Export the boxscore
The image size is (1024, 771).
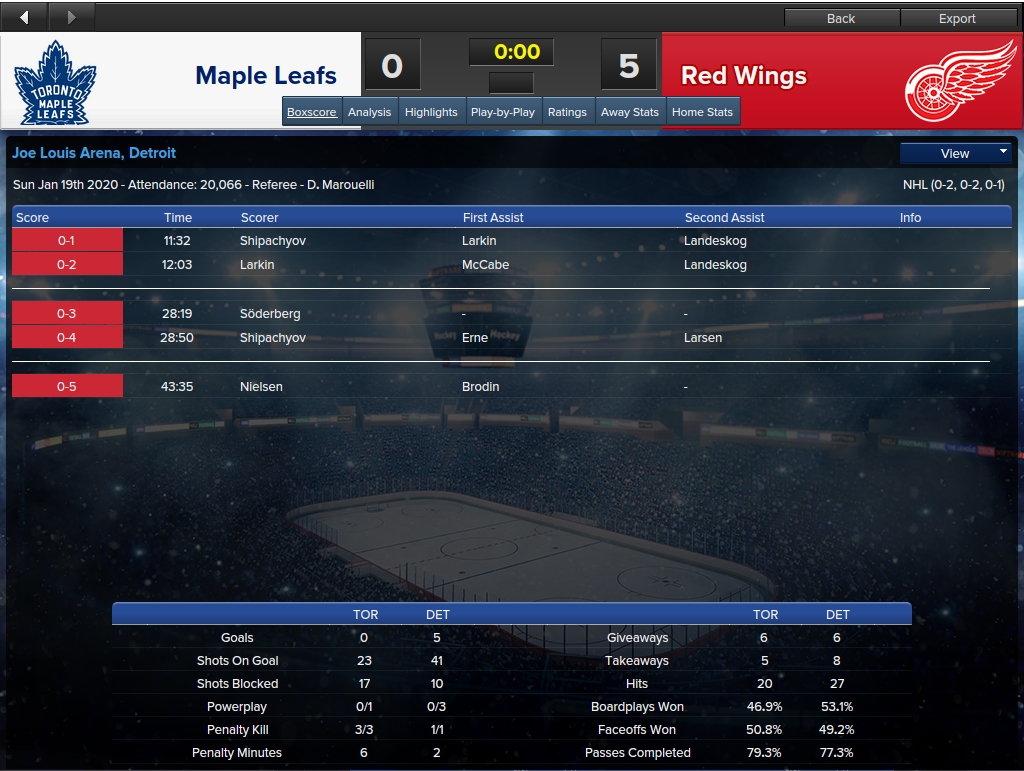point(957,18)
